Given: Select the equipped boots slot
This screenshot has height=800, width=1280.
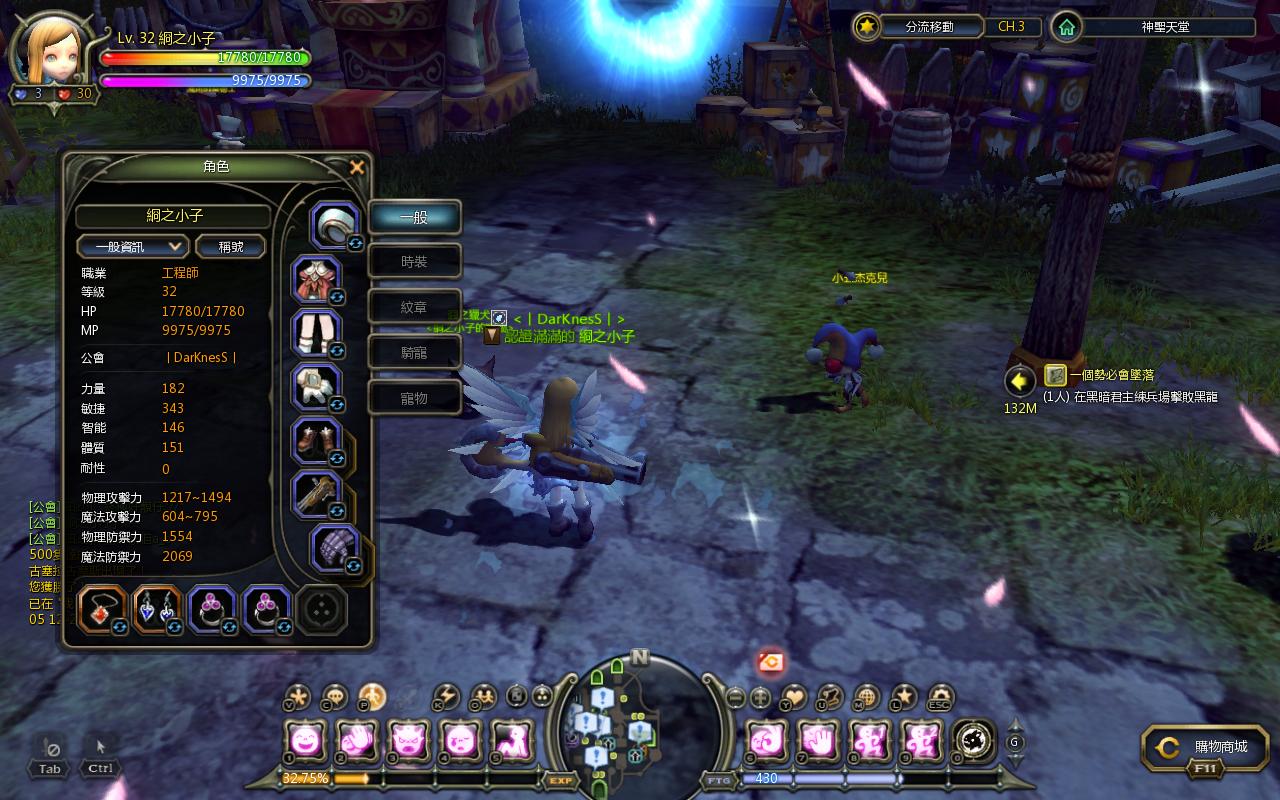Looking at the screenshot, I should click(x=316, y=441).
